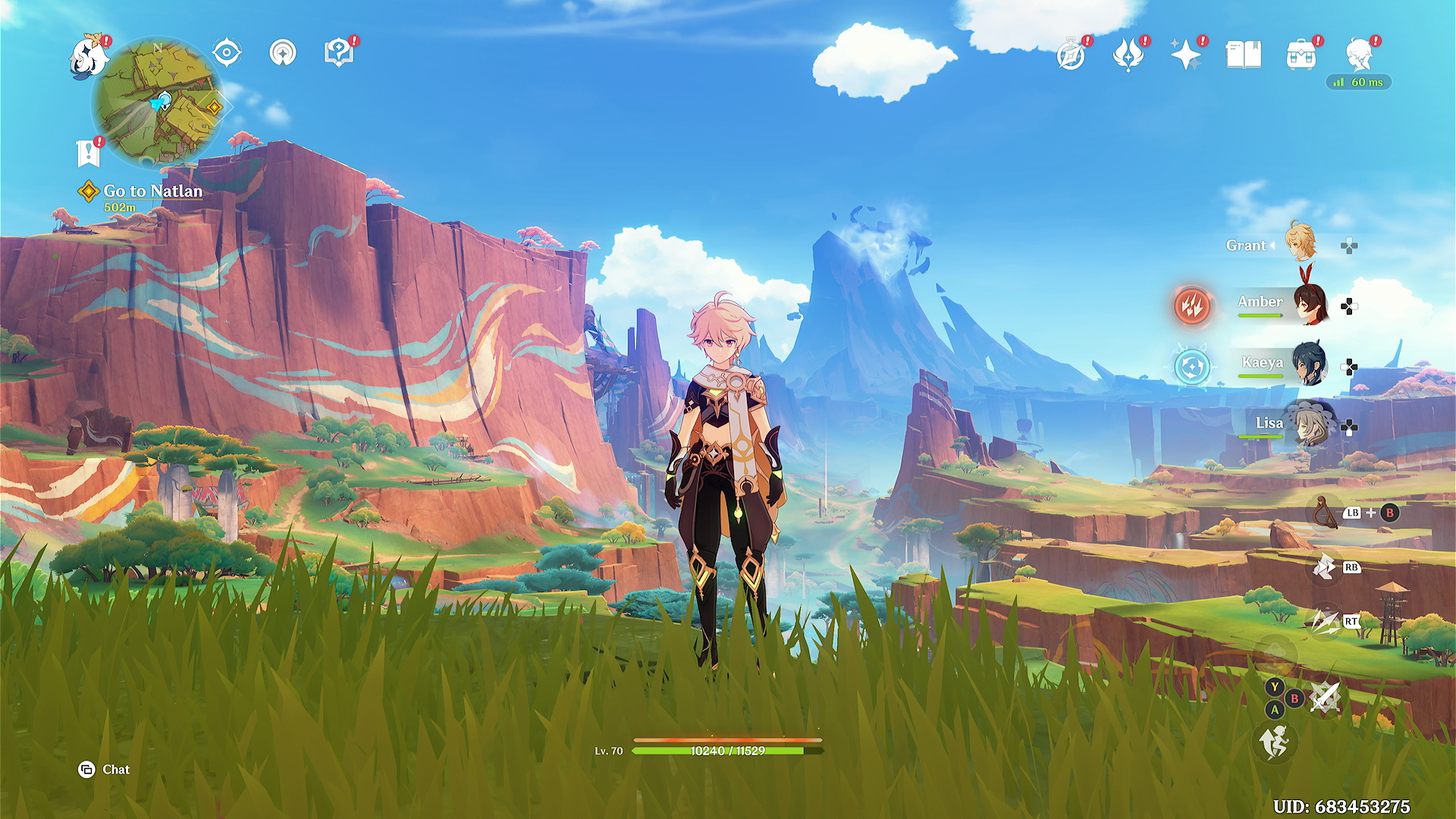Image resolution: width=1456 pixels, height=819 pixels.
Task: Open the character profile silhouette icon
Action: [x=1359, y=55]
